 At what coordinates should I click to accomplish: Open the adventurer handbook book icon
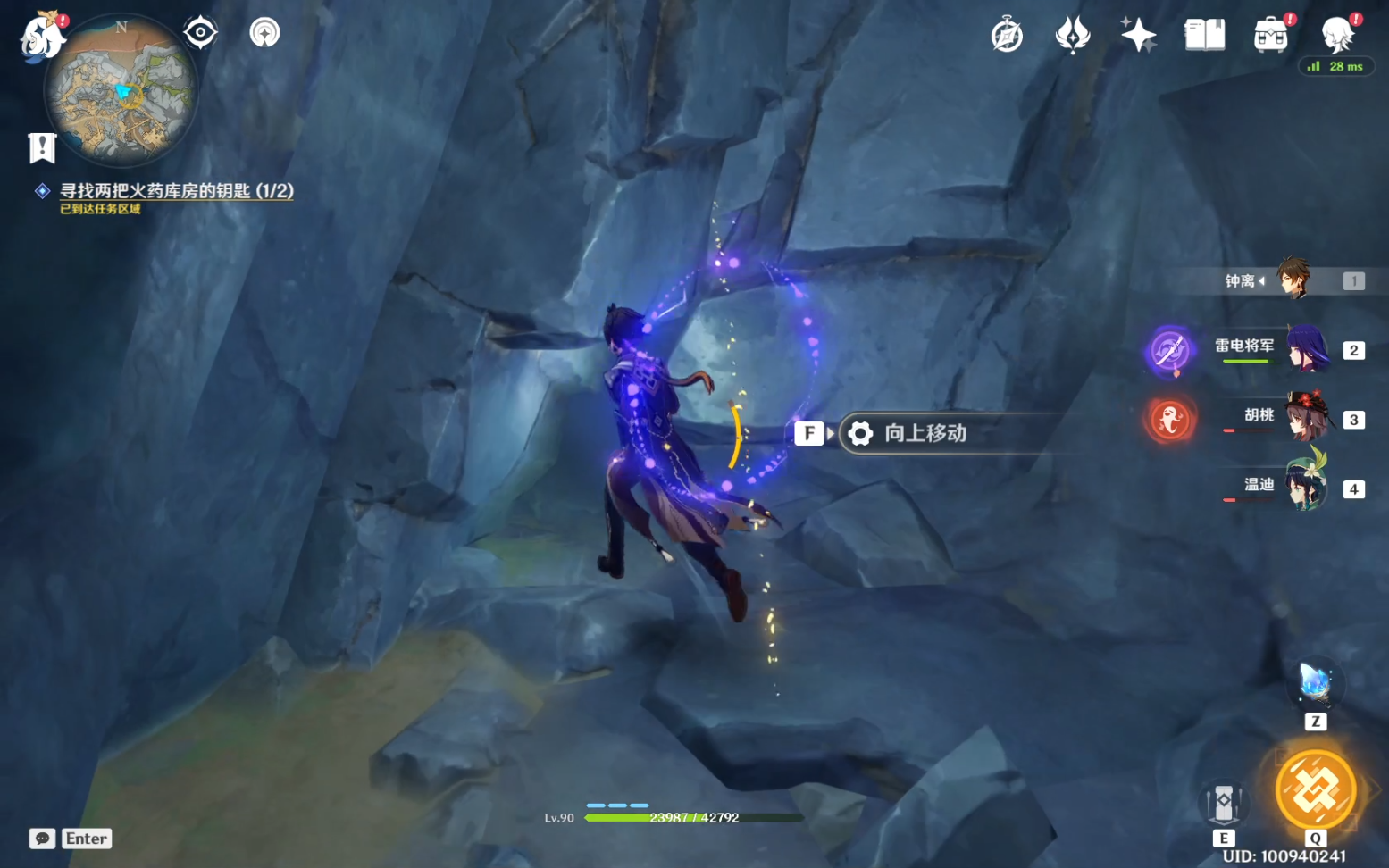pos(1204,36)
